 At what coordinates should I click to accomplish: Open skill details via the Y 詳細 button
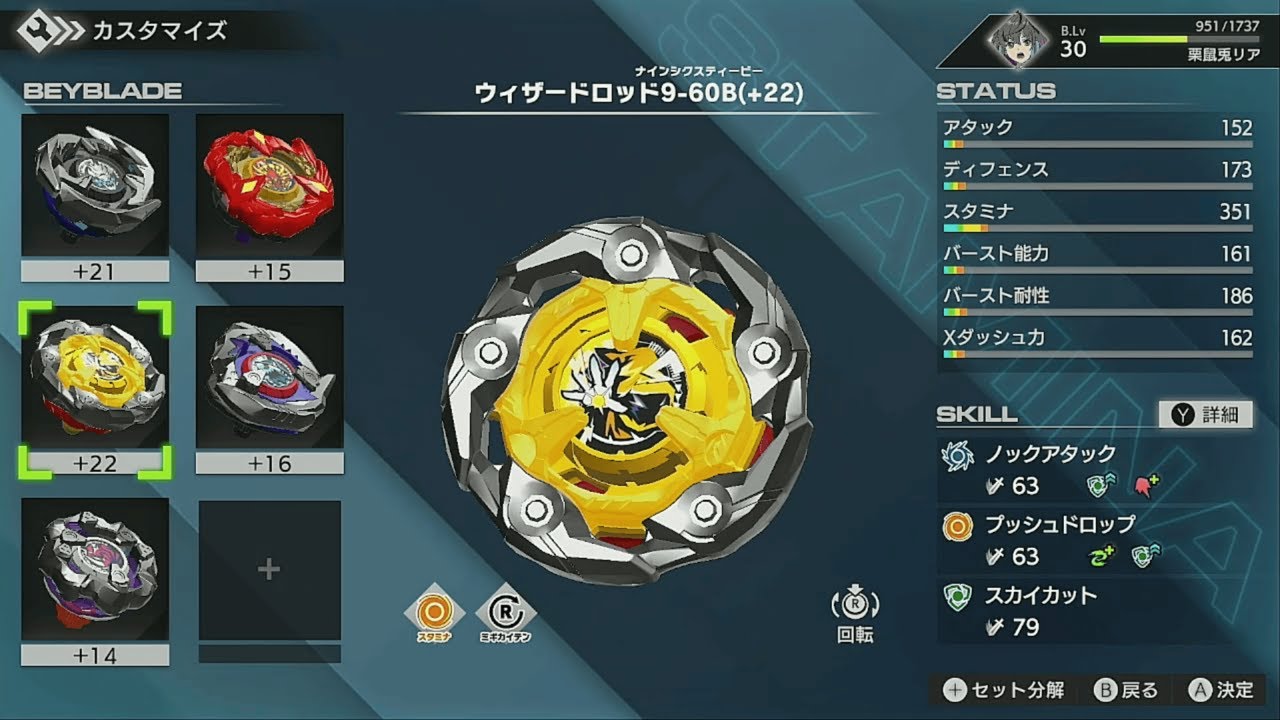[1204, 415]
